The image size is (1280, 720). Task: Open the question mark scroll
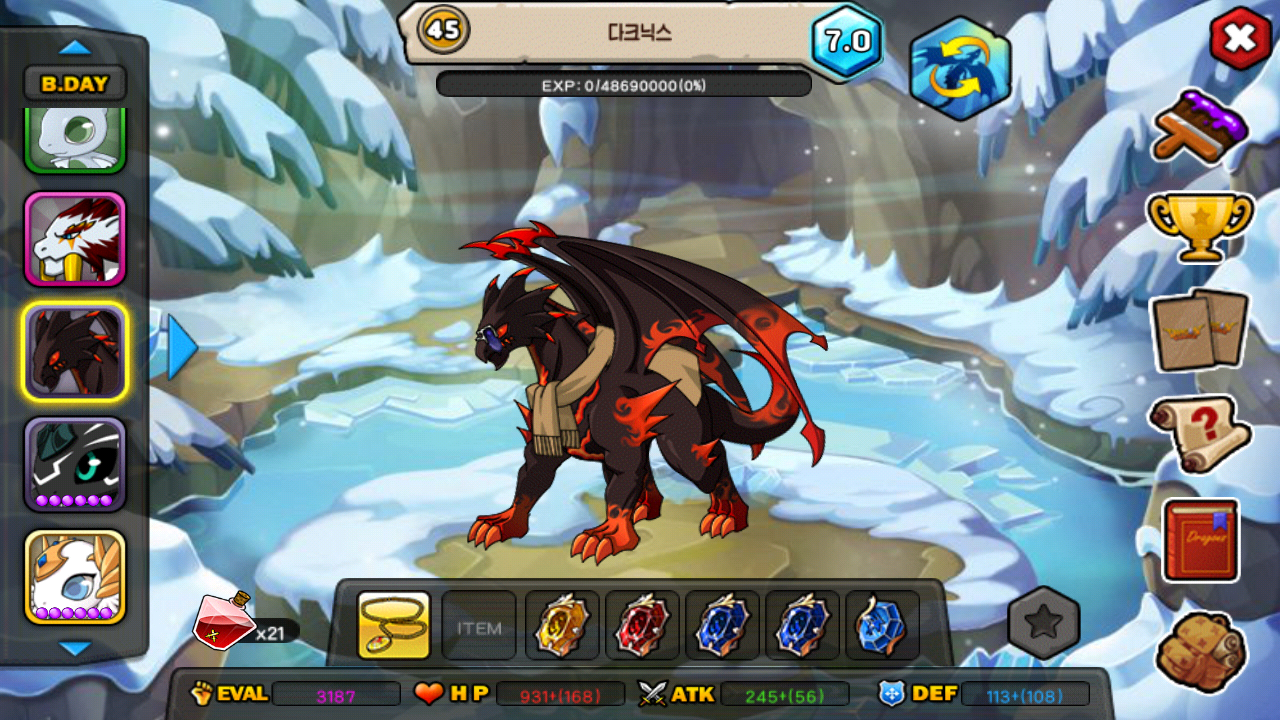click(x=1200, y=433)
